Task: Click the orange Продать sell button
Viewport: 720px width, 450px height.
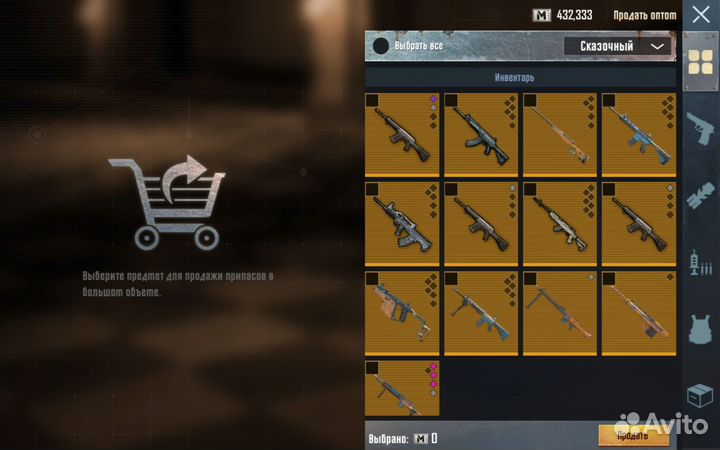Action: pyautogui.click(x=633, y=435)
